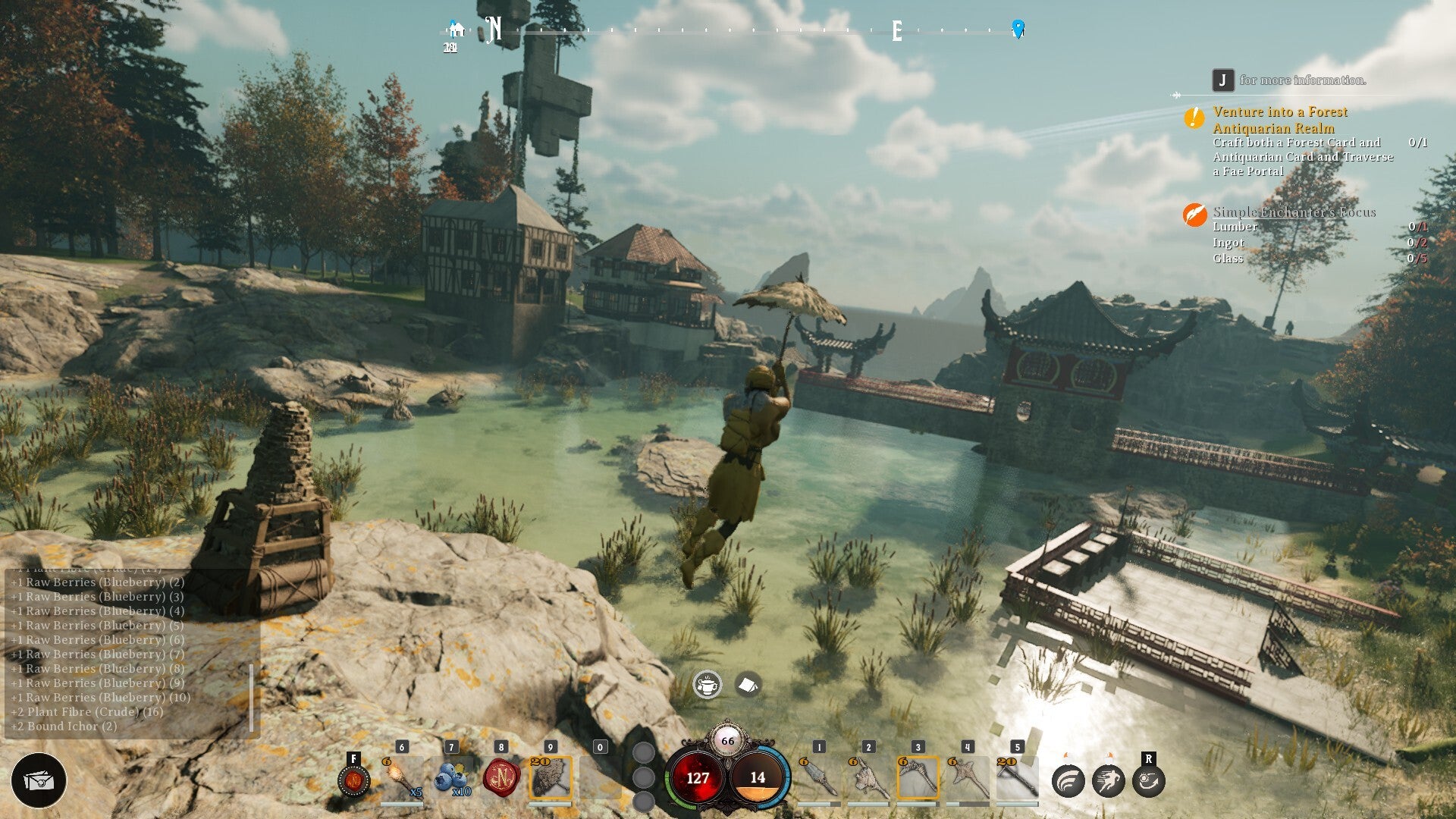1456x819 pixels.
Task: Activate the wind swirl ability icon
Action: 1068,781
